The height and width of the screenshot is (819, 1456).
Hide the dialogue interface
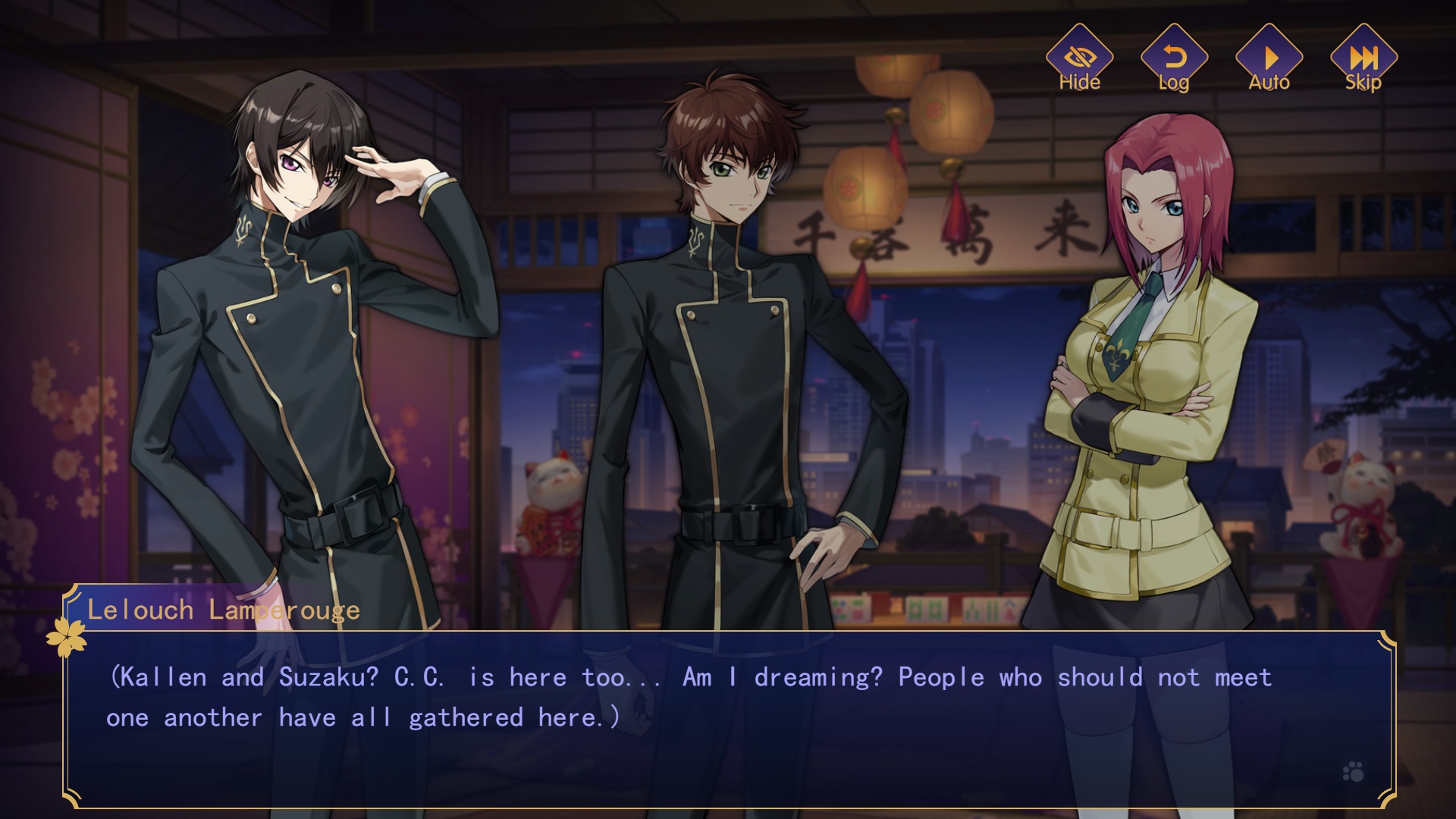click(1079, 59)
